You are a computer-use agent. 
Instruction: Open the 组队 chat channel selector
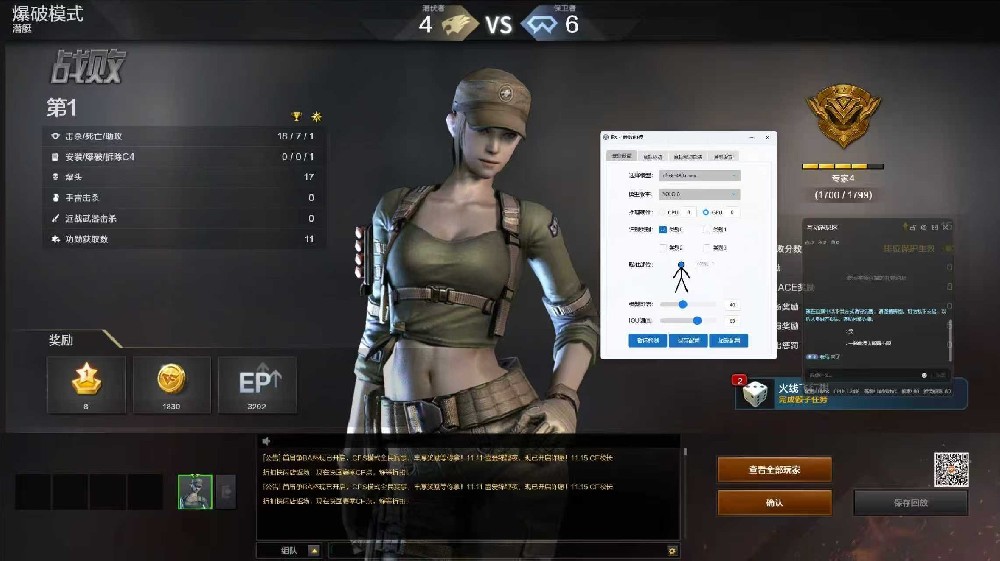[288, 550]
